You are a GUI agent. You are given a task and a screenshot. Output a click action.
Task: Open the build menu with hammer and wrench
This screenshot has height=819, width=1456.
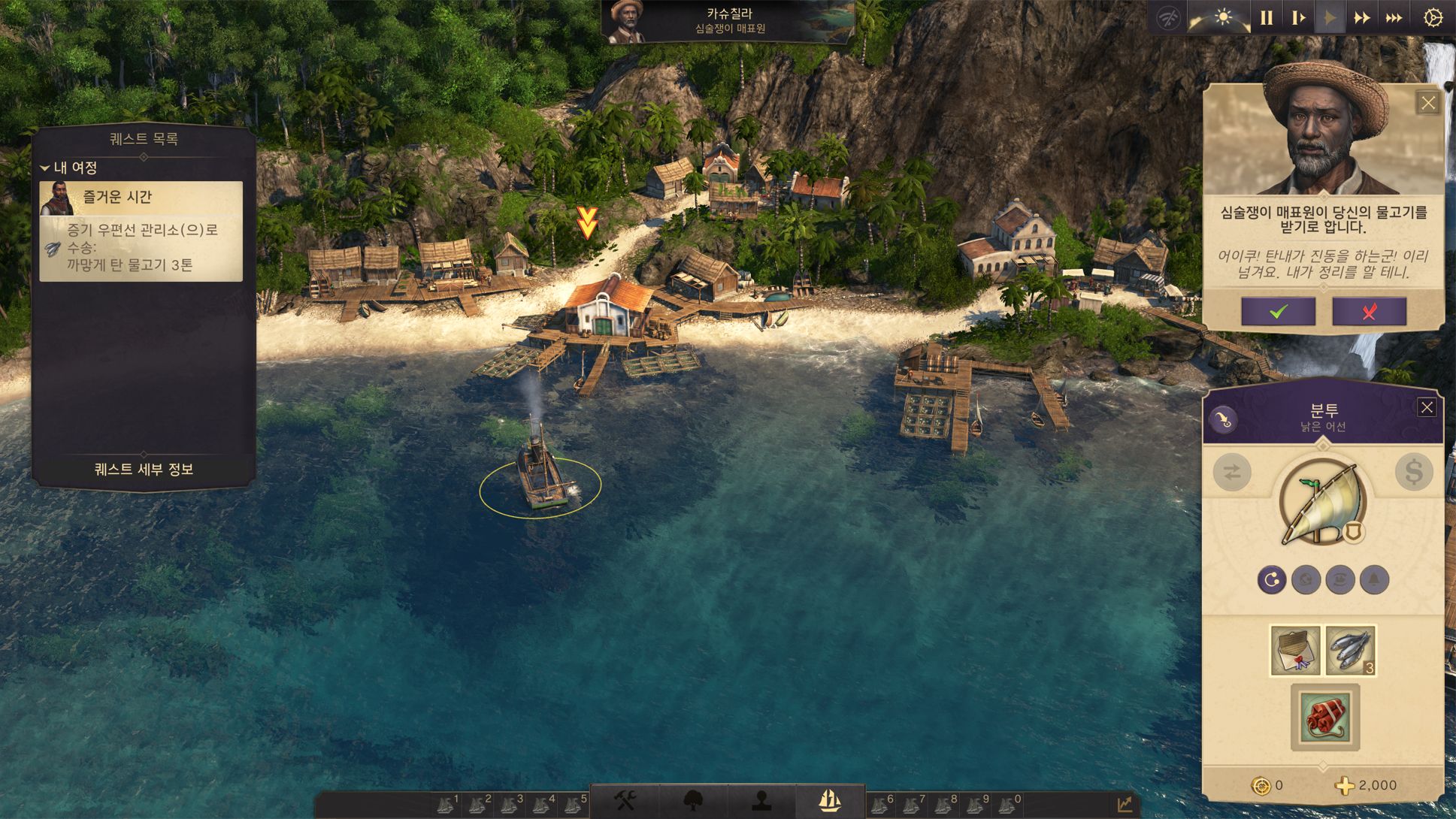(x=625, y=801)
